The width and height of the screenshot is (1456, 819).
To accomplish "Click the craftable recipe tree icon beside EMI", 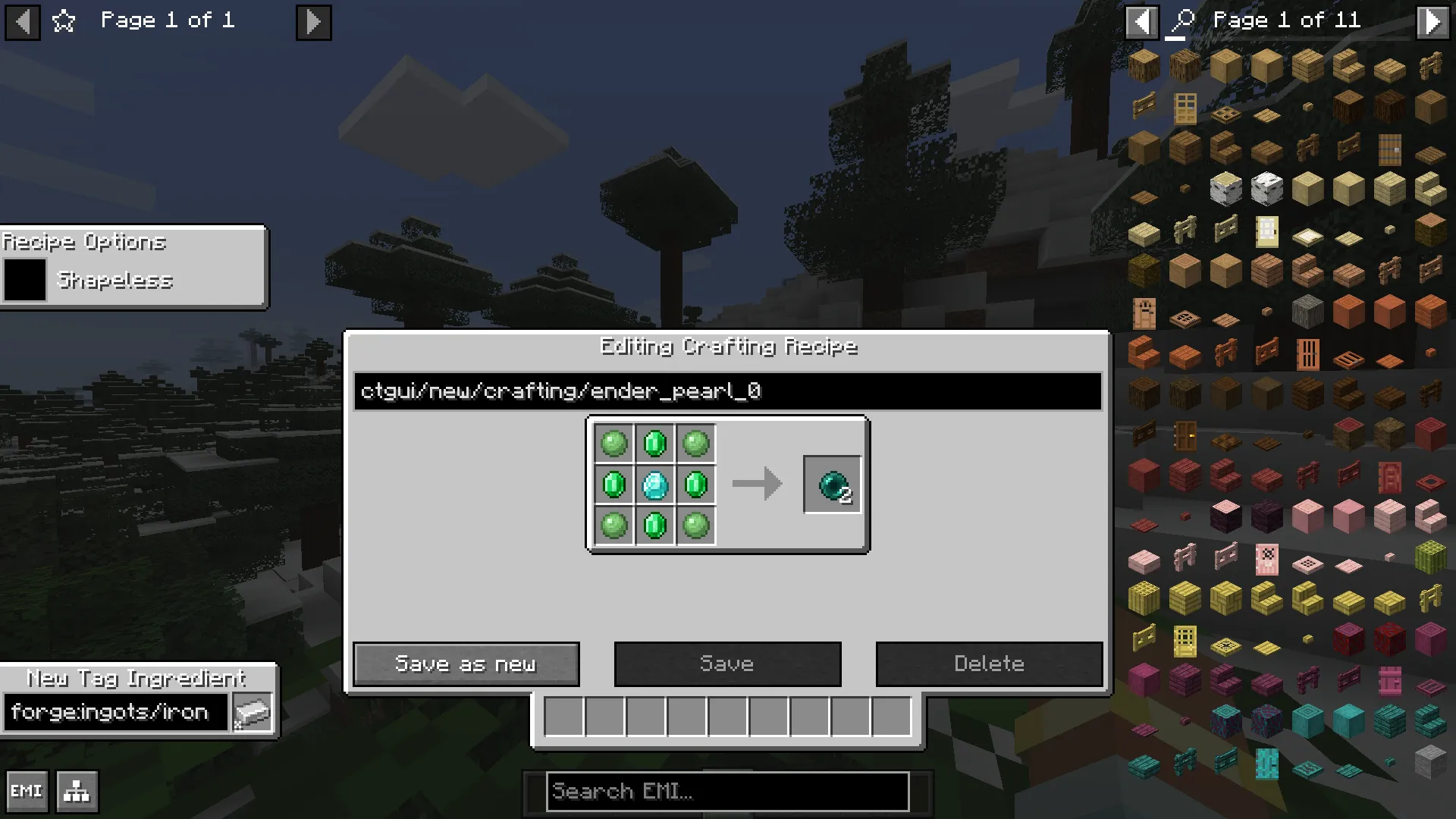I will click(75, 790).
